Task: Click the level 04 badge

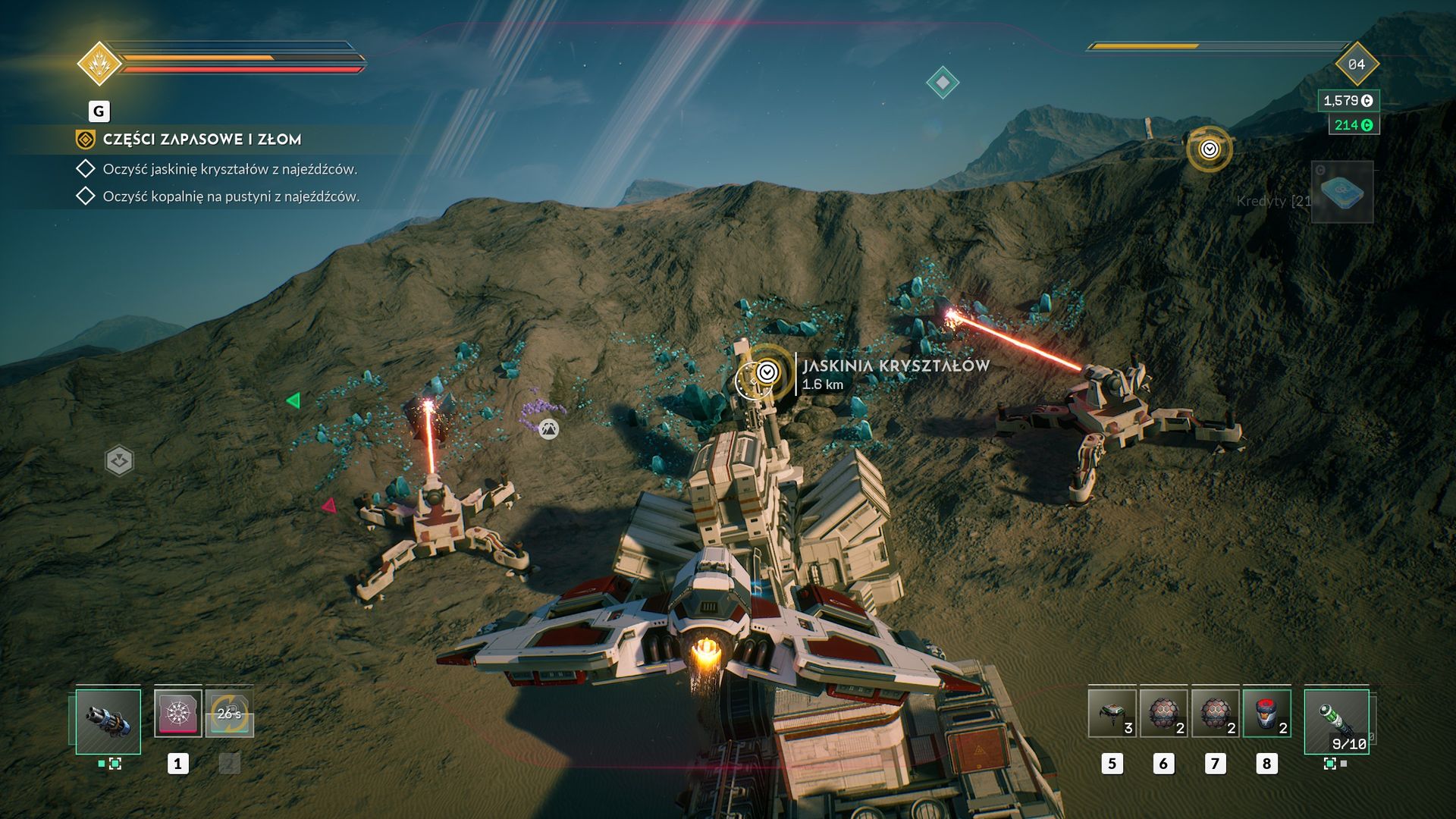Action: click(1357, 64)
